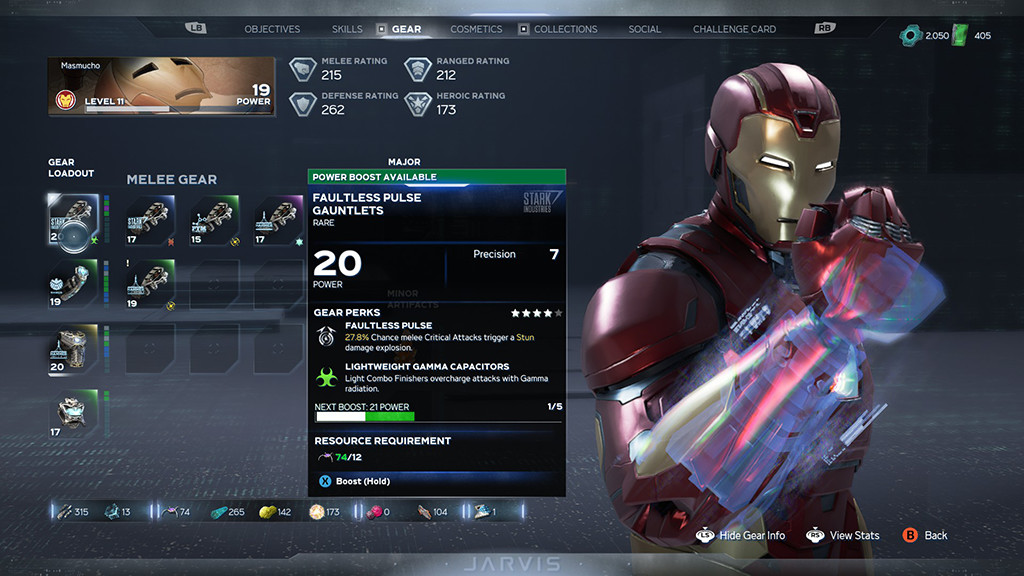
Task: Click the Masmucho Iron Man hero banner
Action: 161,87
